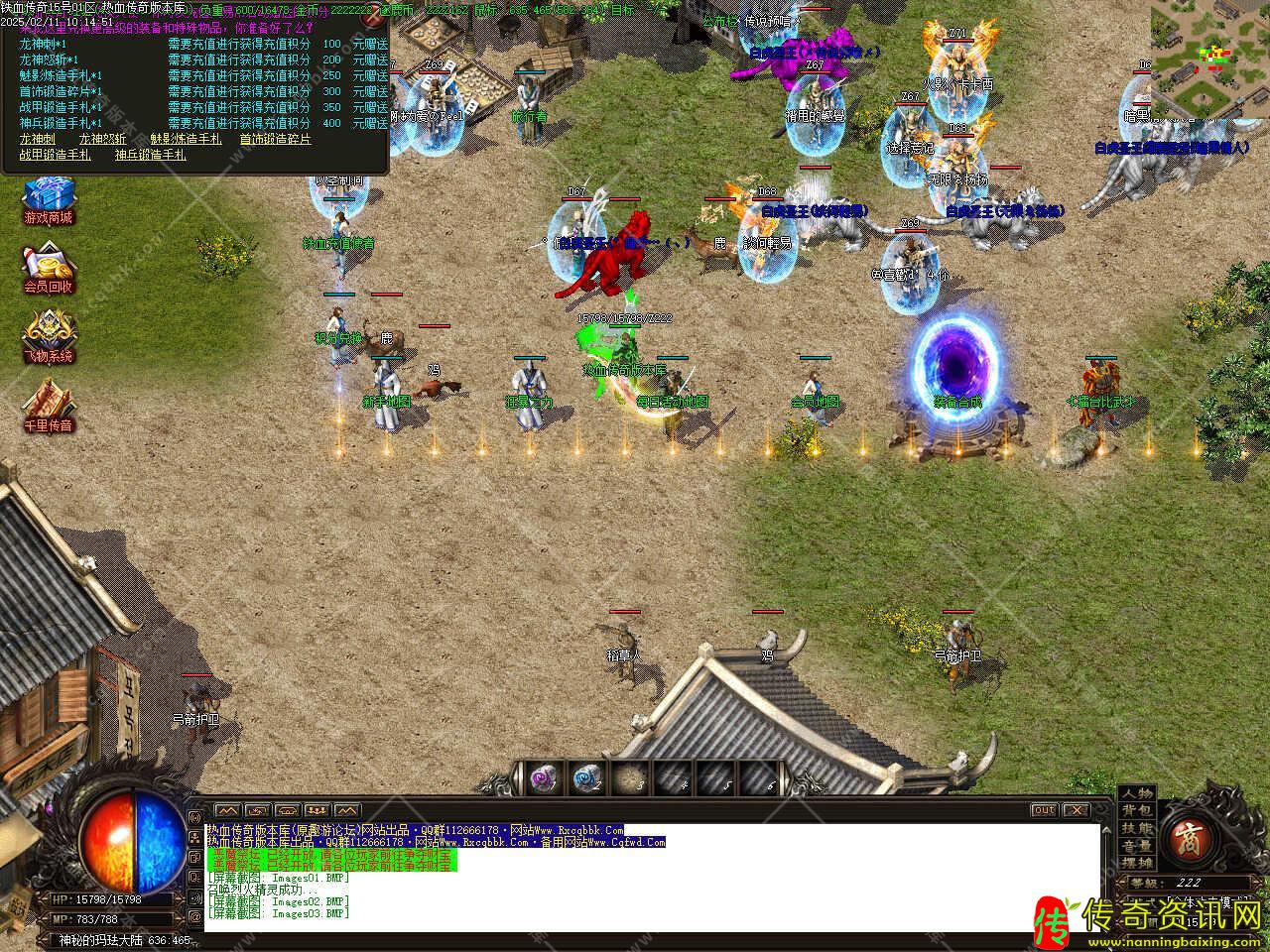Image resolution: width=1270 pixels, height=952 pixels.
Task: Click the X exit button beside out
Action: click(x=1076, y=810)
